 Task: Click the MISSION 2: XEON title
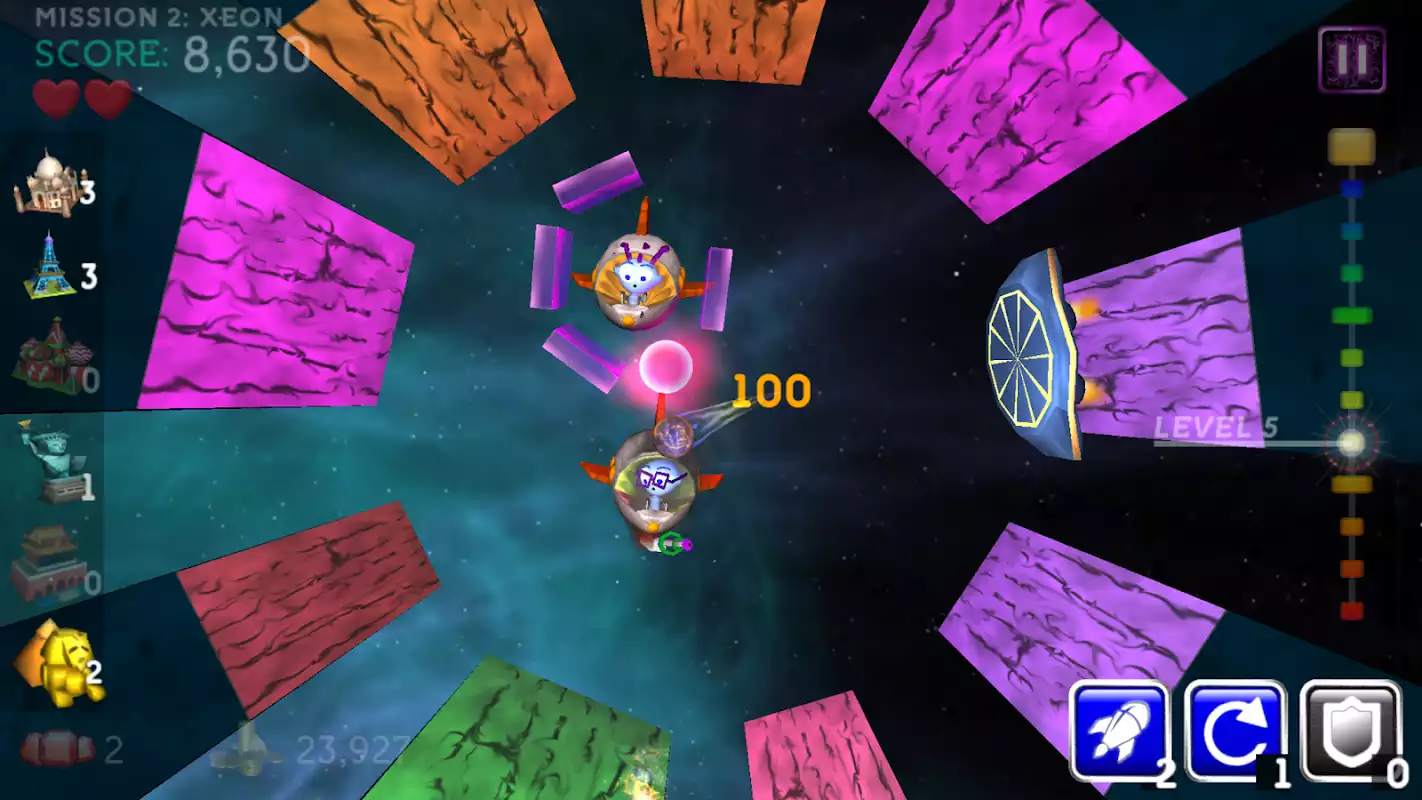tap(155, 16)
